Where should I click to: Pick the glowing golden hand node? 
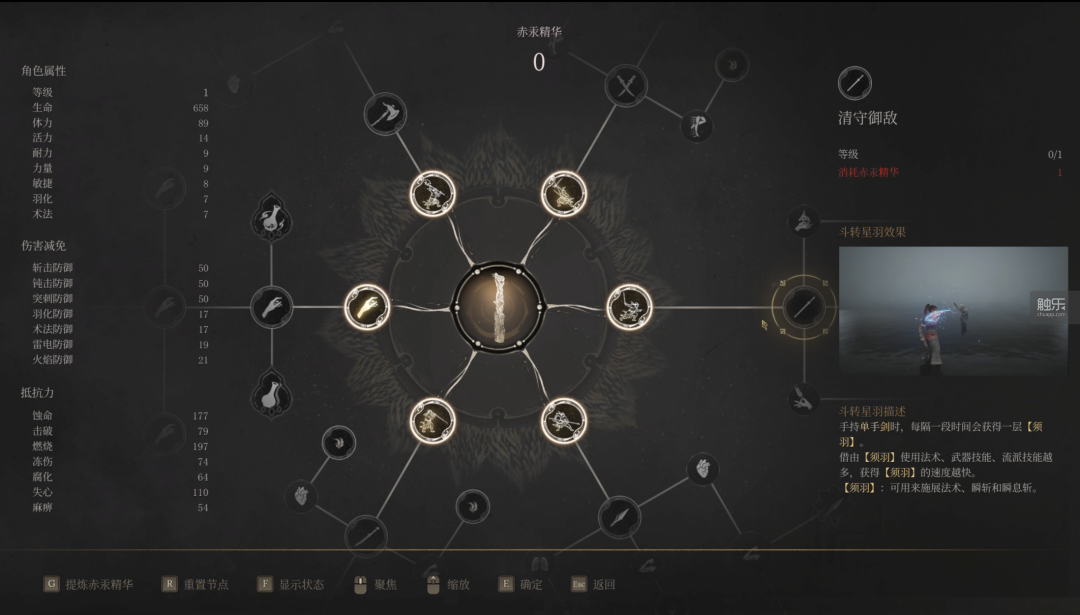pyautogui.click(x=367, y=307)
